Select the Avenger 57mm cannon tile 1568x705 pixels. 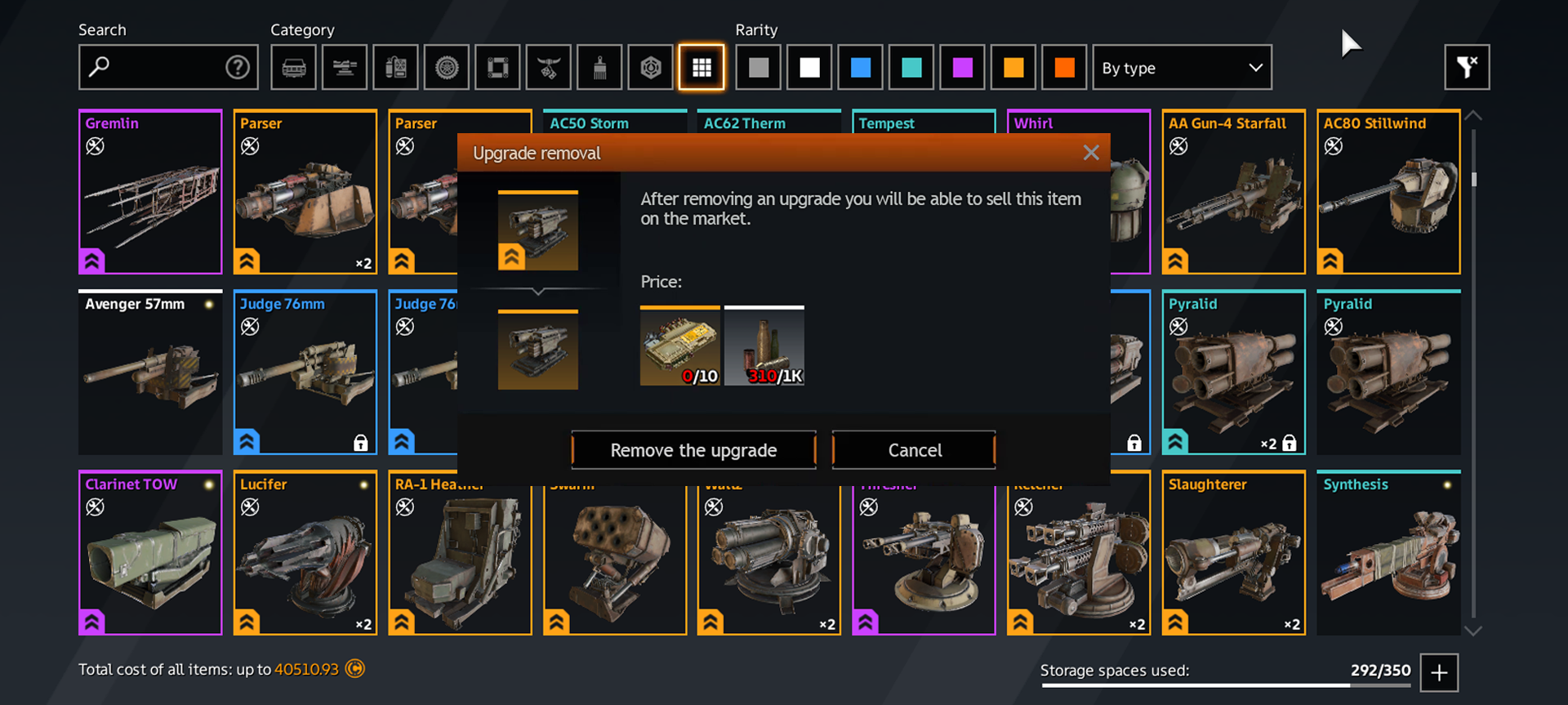coord(150,373)
